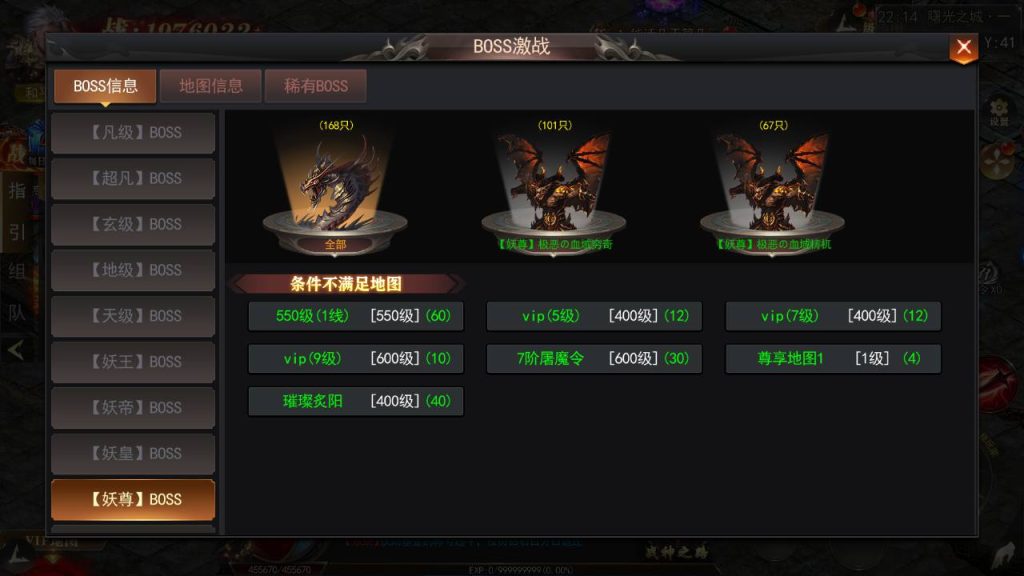Pick the 7阶屠魔令 map entry
Image resolution: width=1024 pixels, height=576 pixels.
coord(594,359)
